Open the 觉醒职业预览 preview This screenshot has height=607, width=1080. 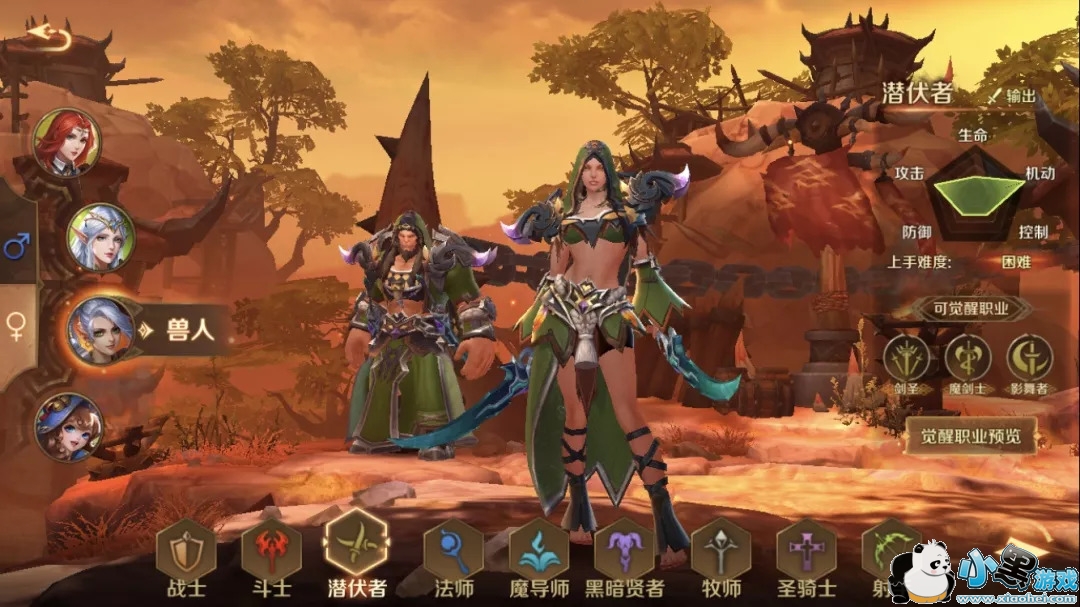(971, 436)
